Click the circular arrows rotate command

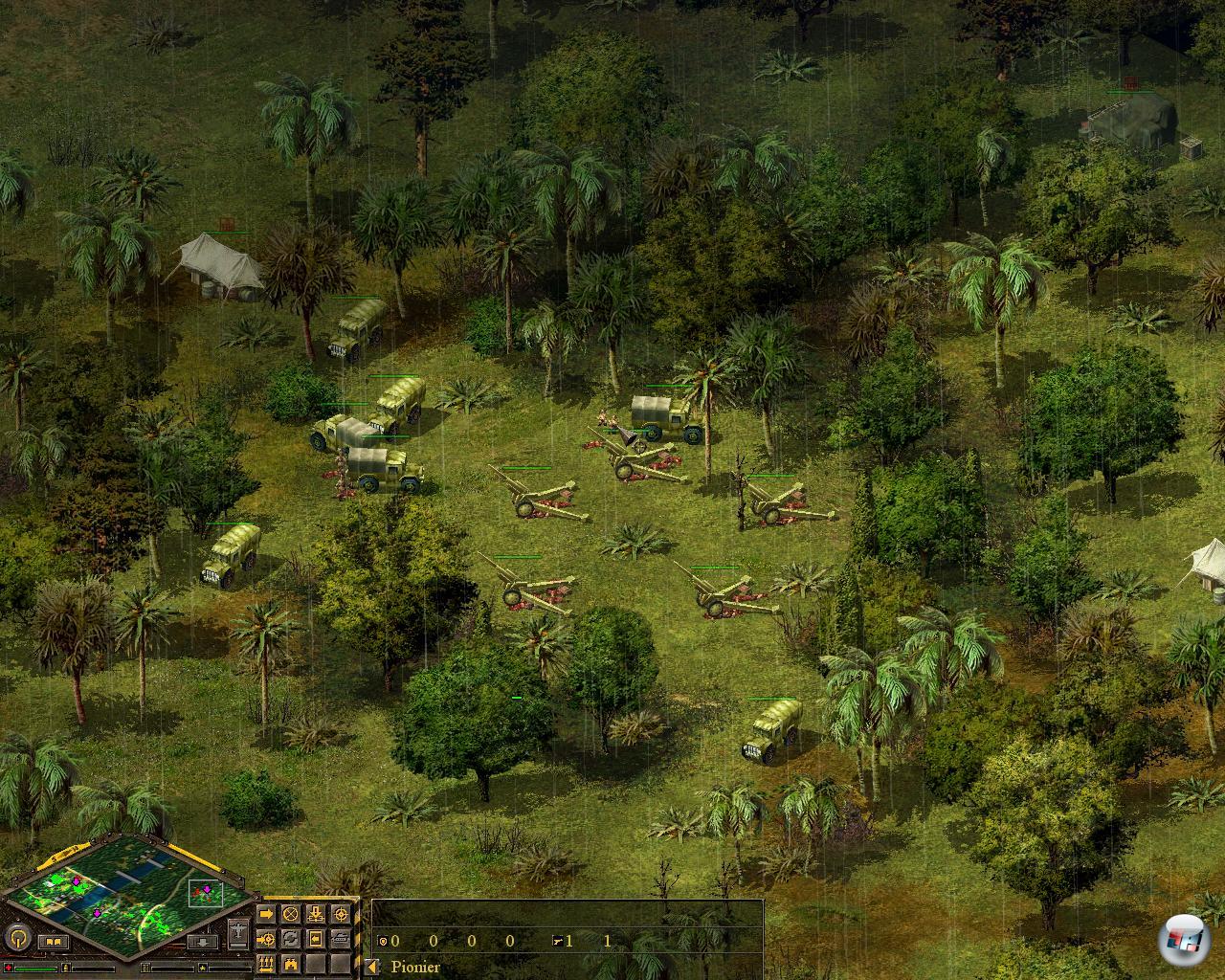[291, 939]
